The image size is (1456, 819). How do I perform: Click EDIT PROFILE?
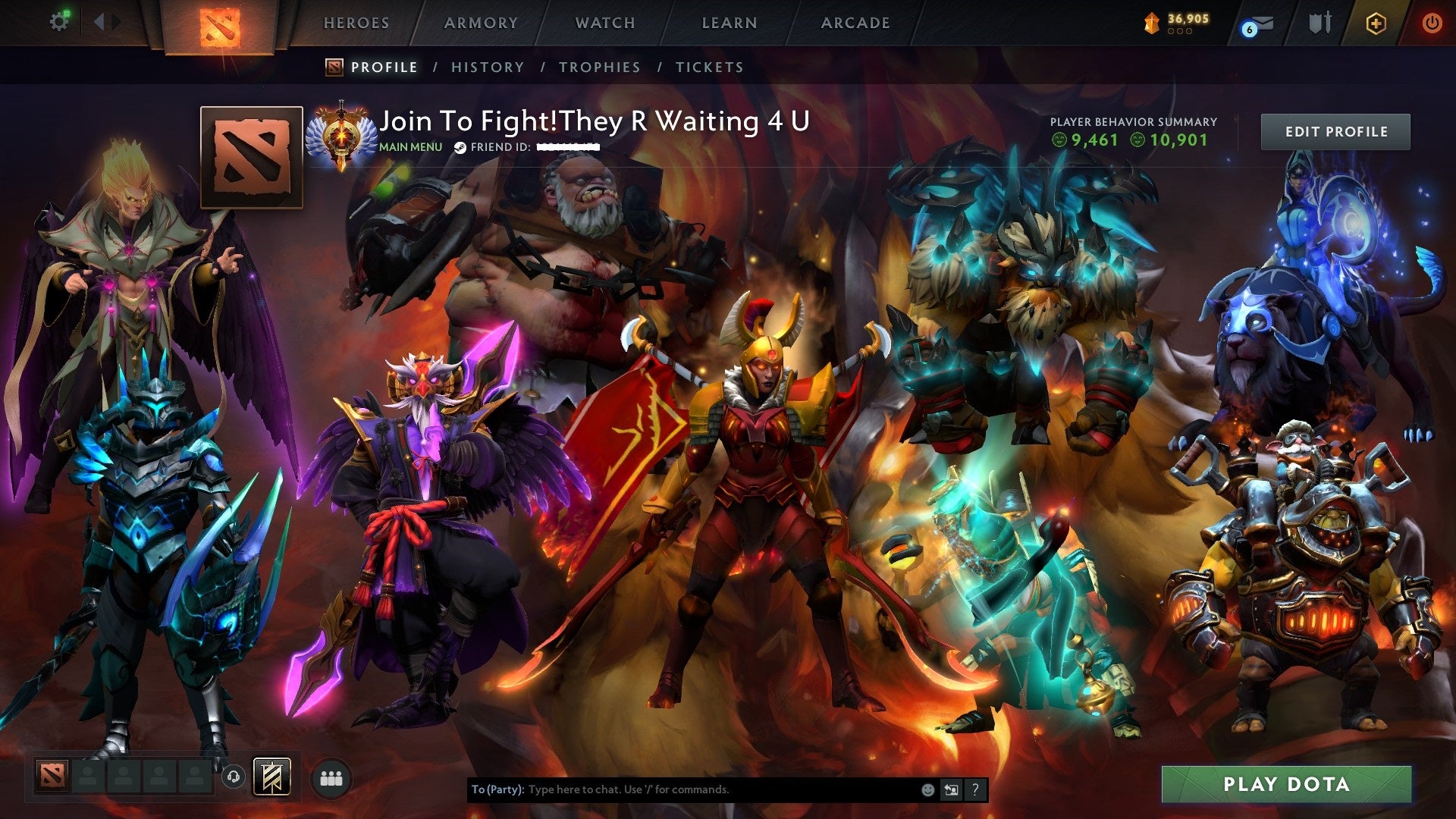coord(1336,131)
